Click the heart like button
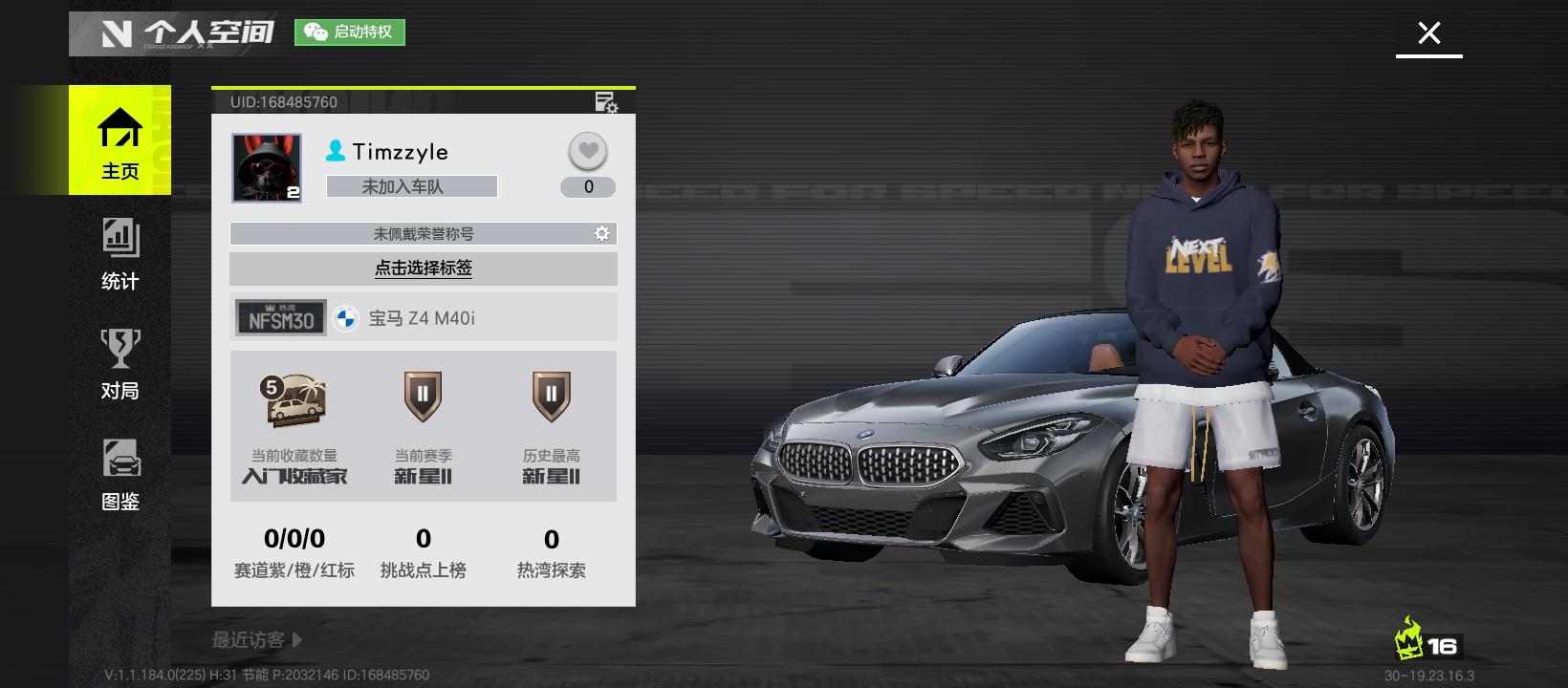The width and height of the screenshot is (1568, 688). click(x=588, y=151)
